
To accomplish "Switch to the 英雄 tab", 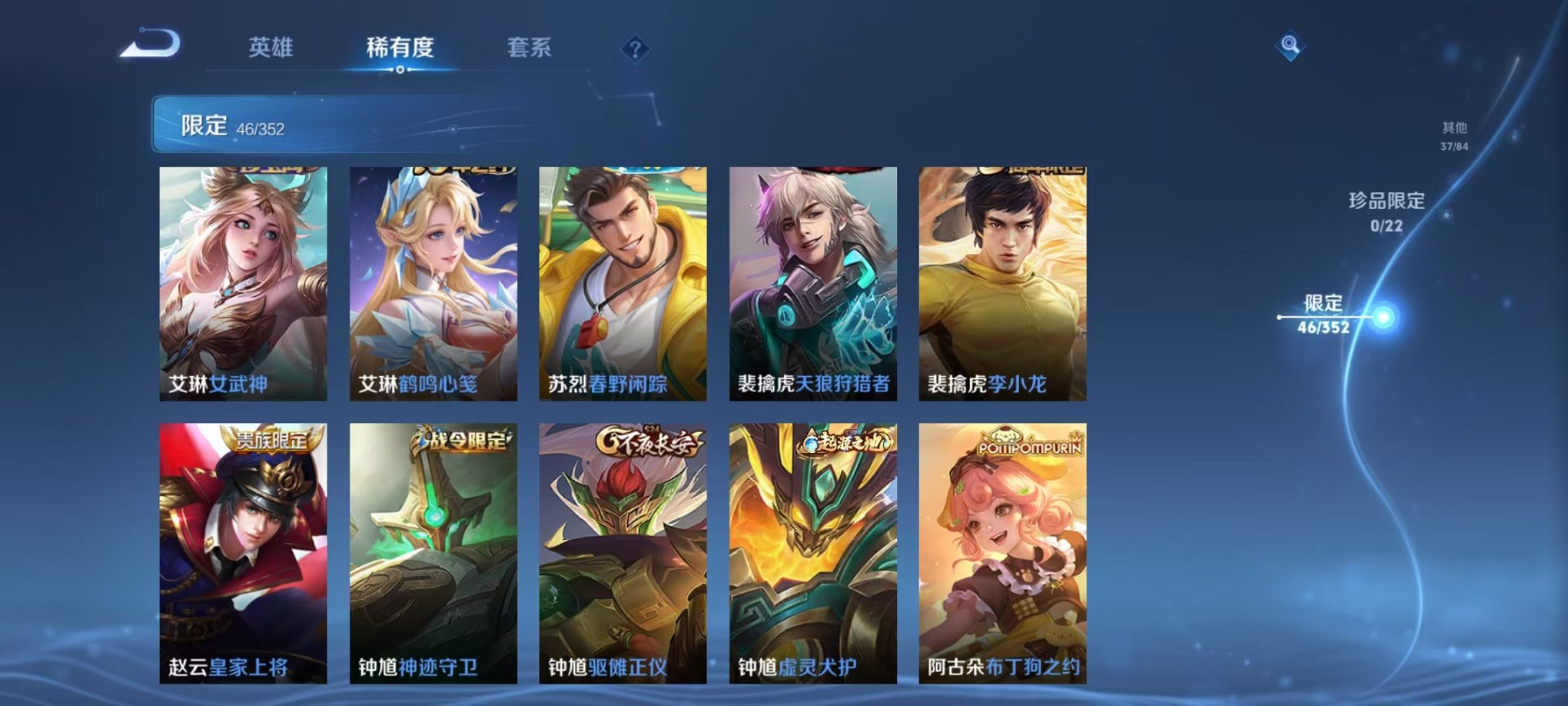I will tap(270, 46).
